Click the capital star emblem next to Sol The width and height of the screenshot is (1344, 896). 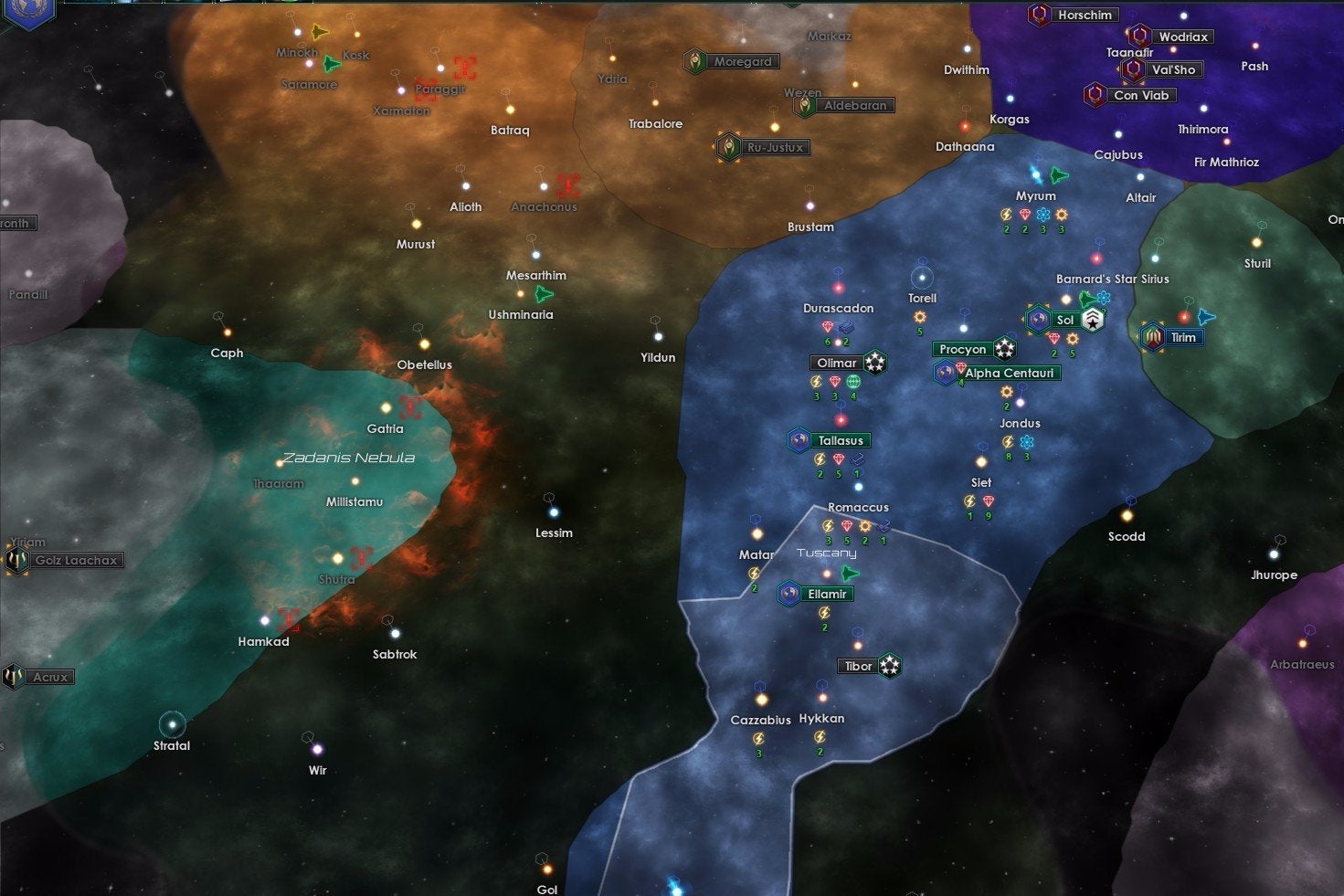1093,319
